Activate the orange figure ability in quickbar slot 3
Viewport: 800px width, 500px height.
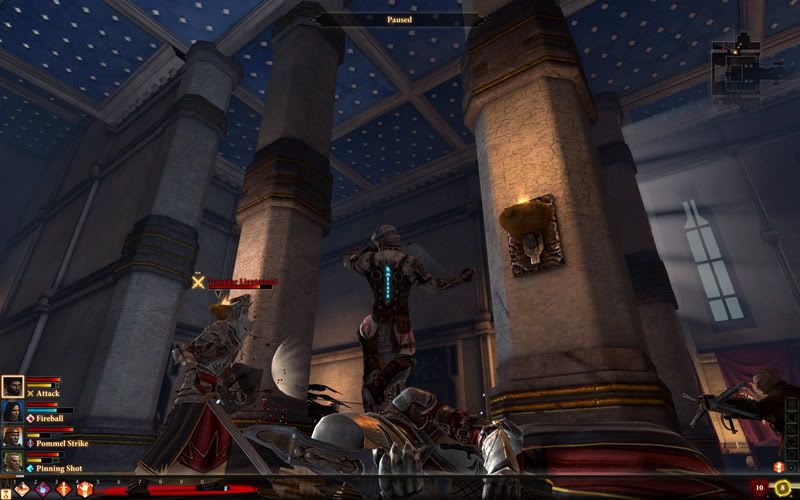pos(64,489)
